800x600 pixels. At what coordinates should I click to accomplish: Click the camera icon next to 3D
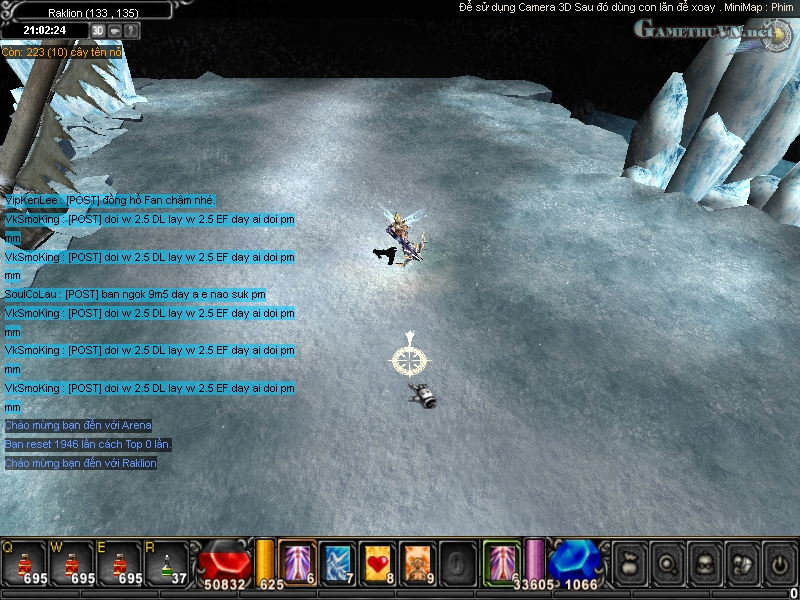click(x=115, y=31)
